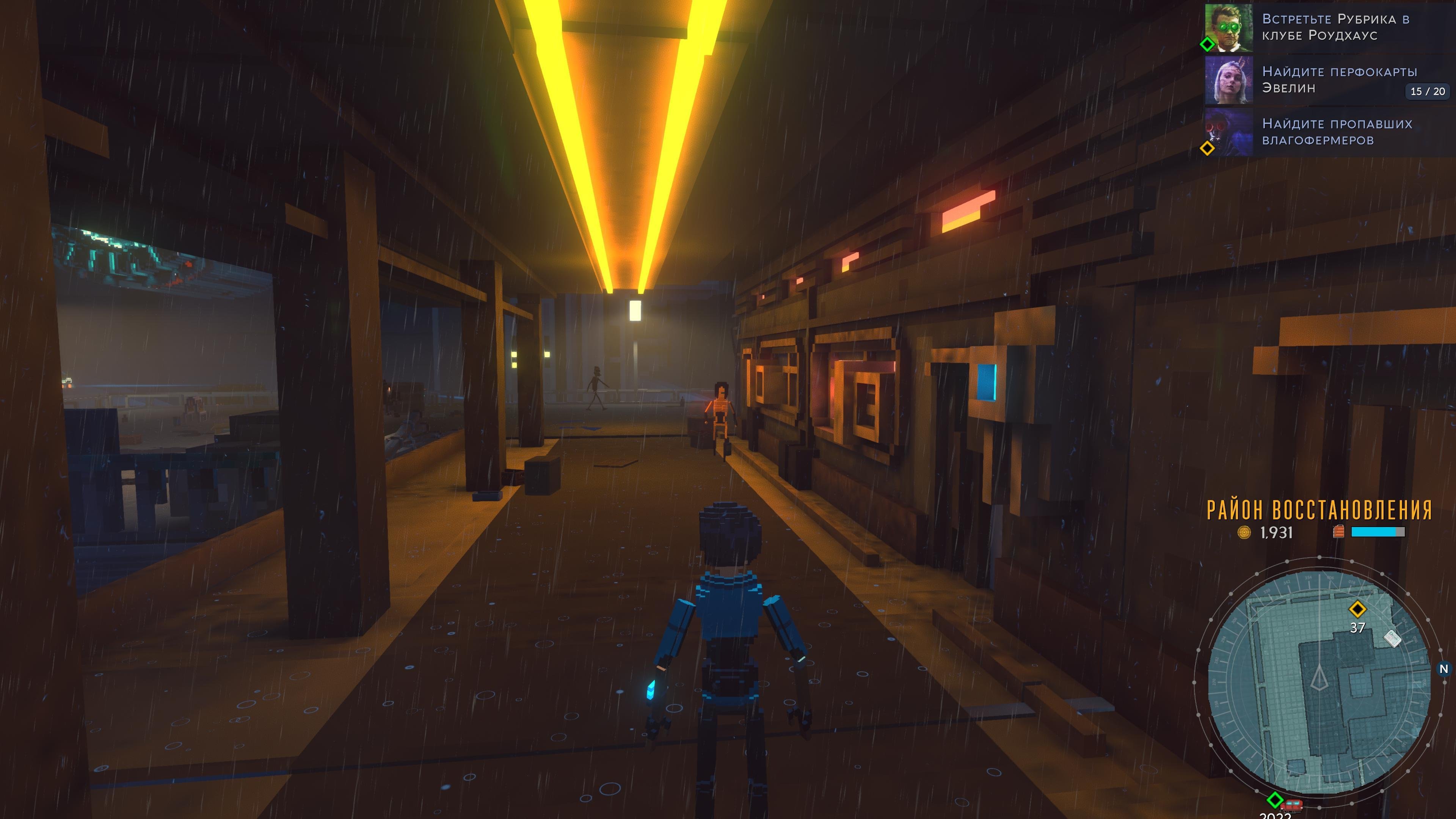Viewport: 1456px width, 819px height.
Task: Open the Evelyn punch cards quest tracker
Action: (1340, 80)
